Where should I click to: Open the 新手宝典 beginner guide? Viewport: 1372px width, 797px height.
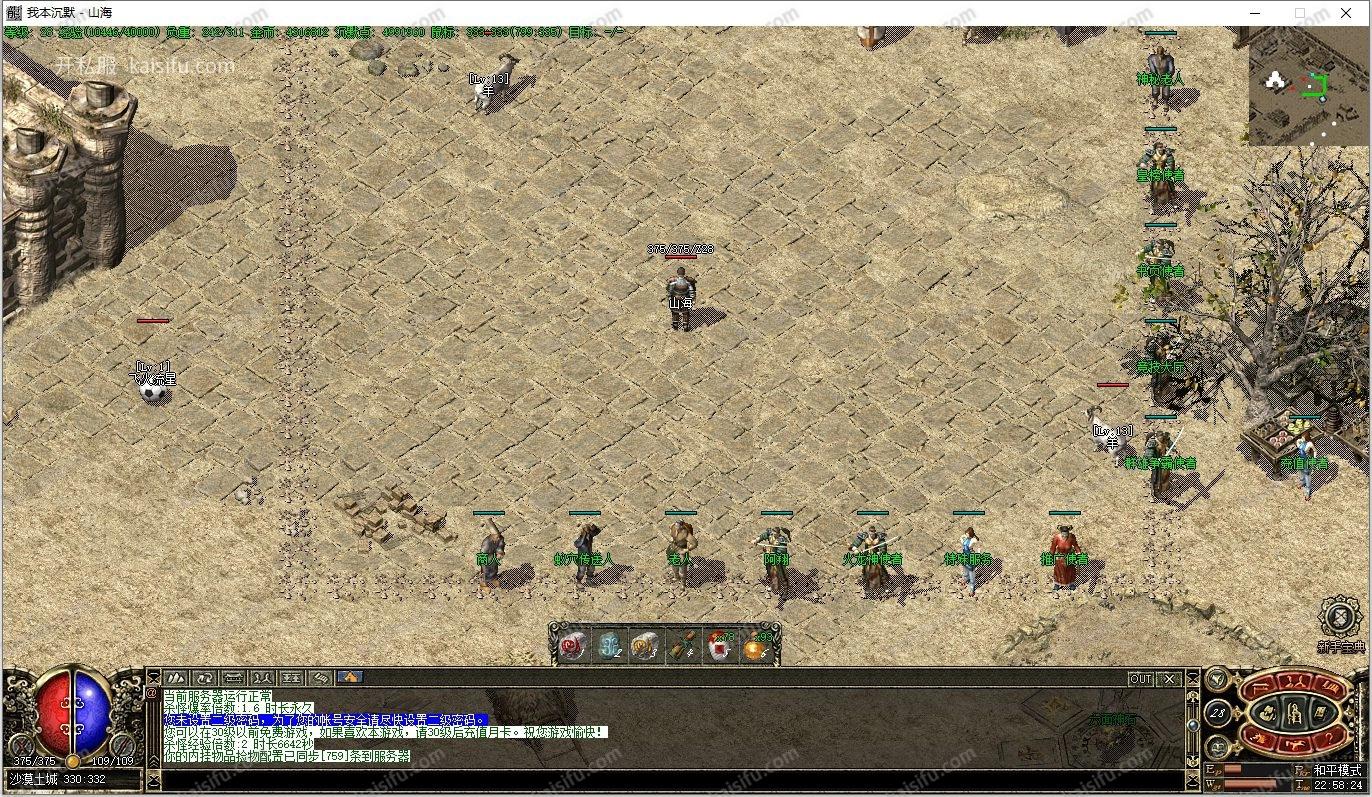click(x=1339, y=618)
